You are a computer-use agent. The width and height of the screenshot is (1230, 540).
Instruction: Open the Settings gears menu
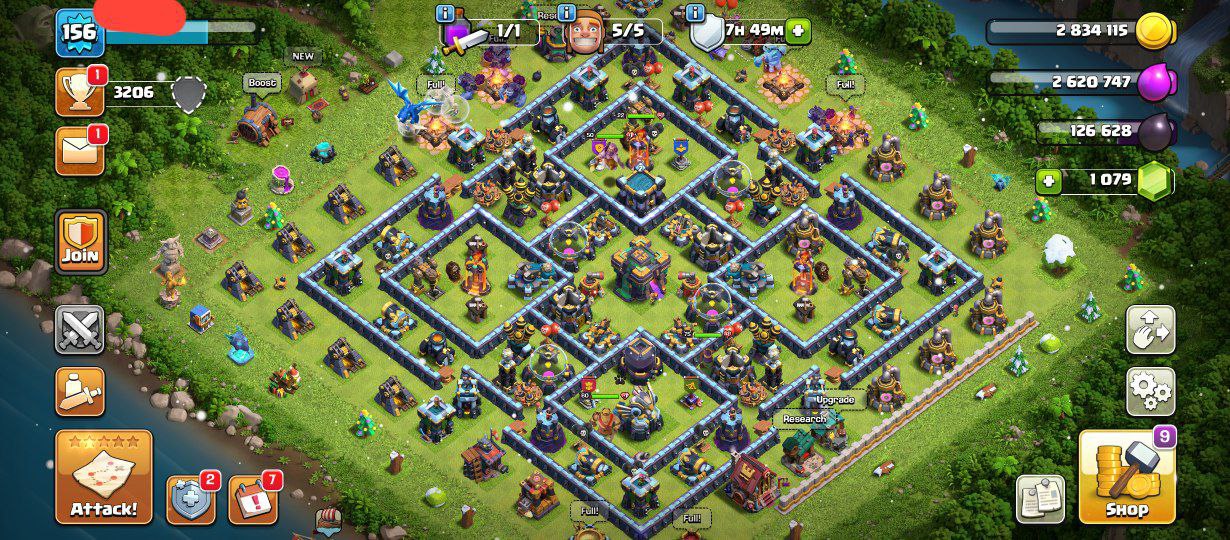1150,391
